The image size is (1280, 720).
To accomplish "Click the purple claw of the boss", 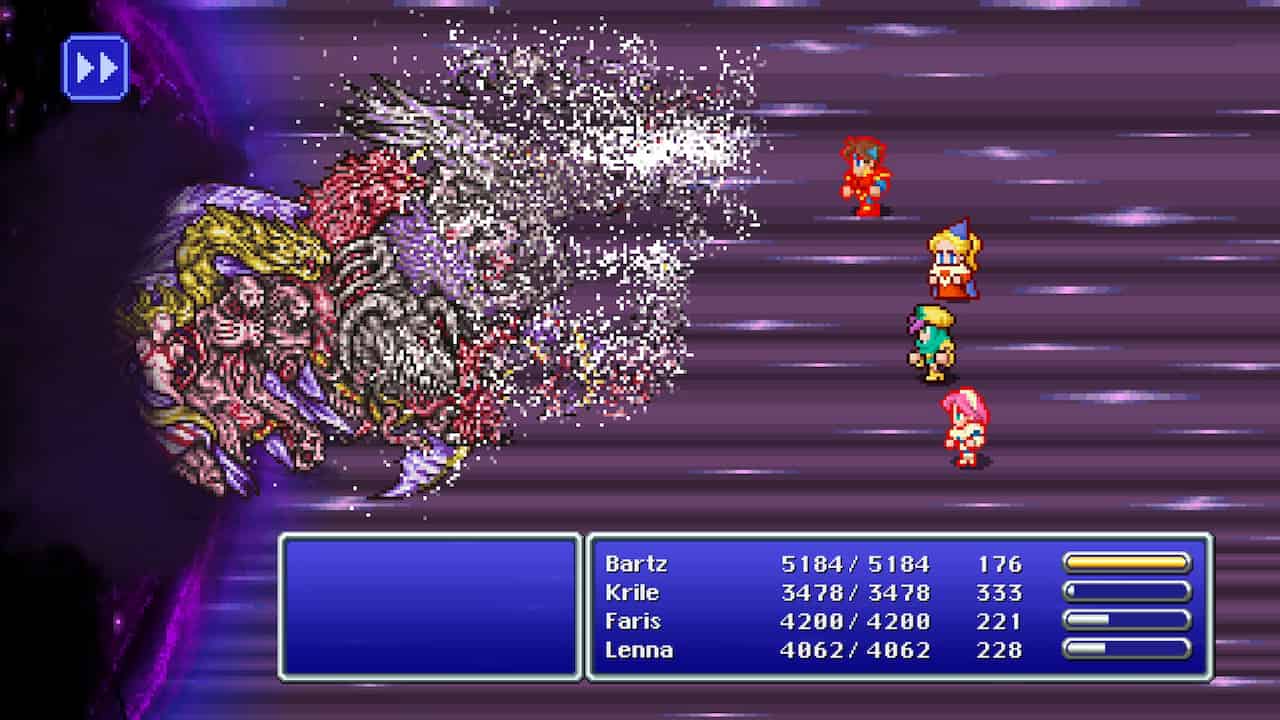I will (x=425, y=460).
